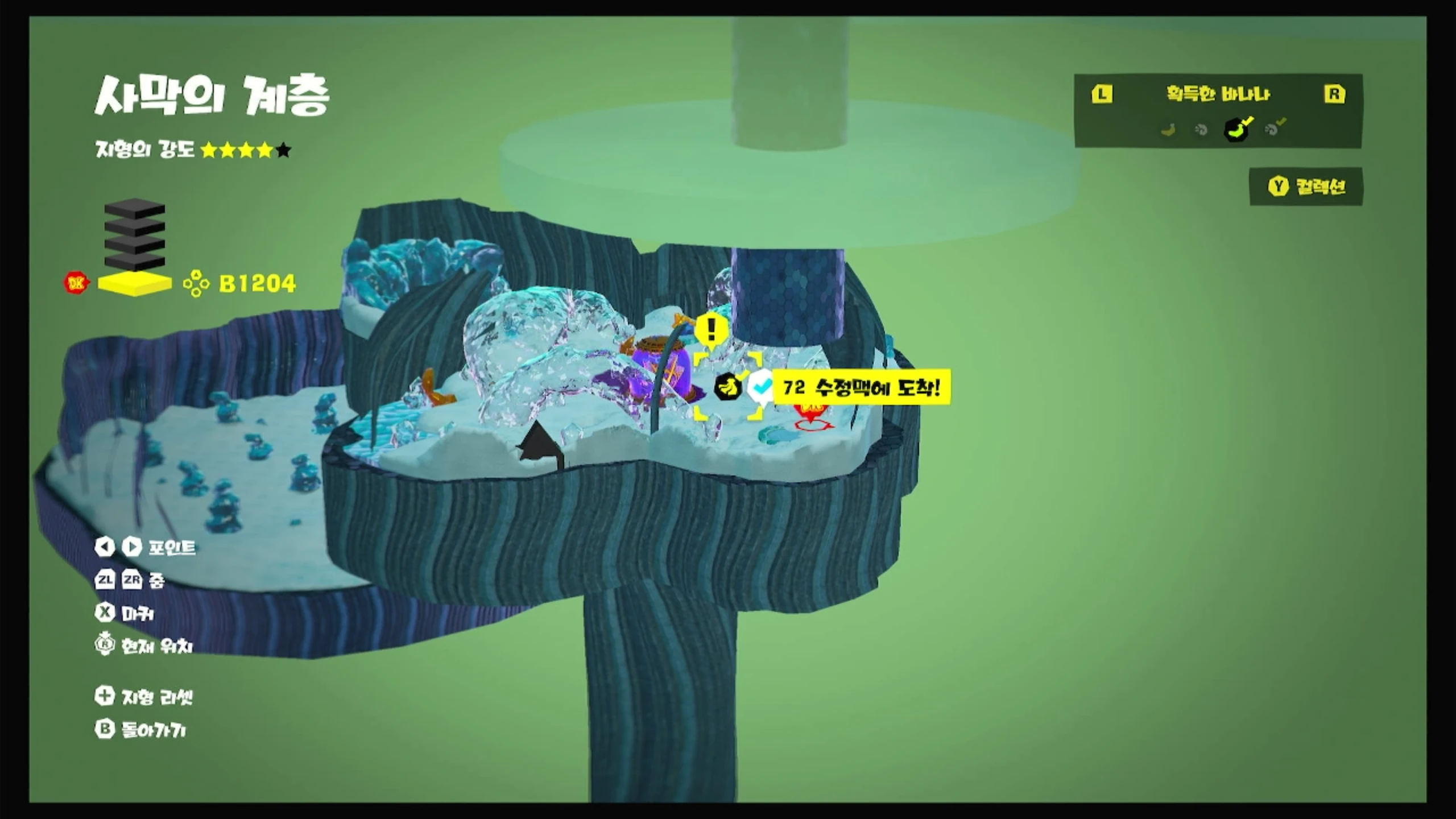Choose the 현재 위치 current location option
Image resolution: width=1456 pixels, height=819 pixels.
(x=144, y=646)
